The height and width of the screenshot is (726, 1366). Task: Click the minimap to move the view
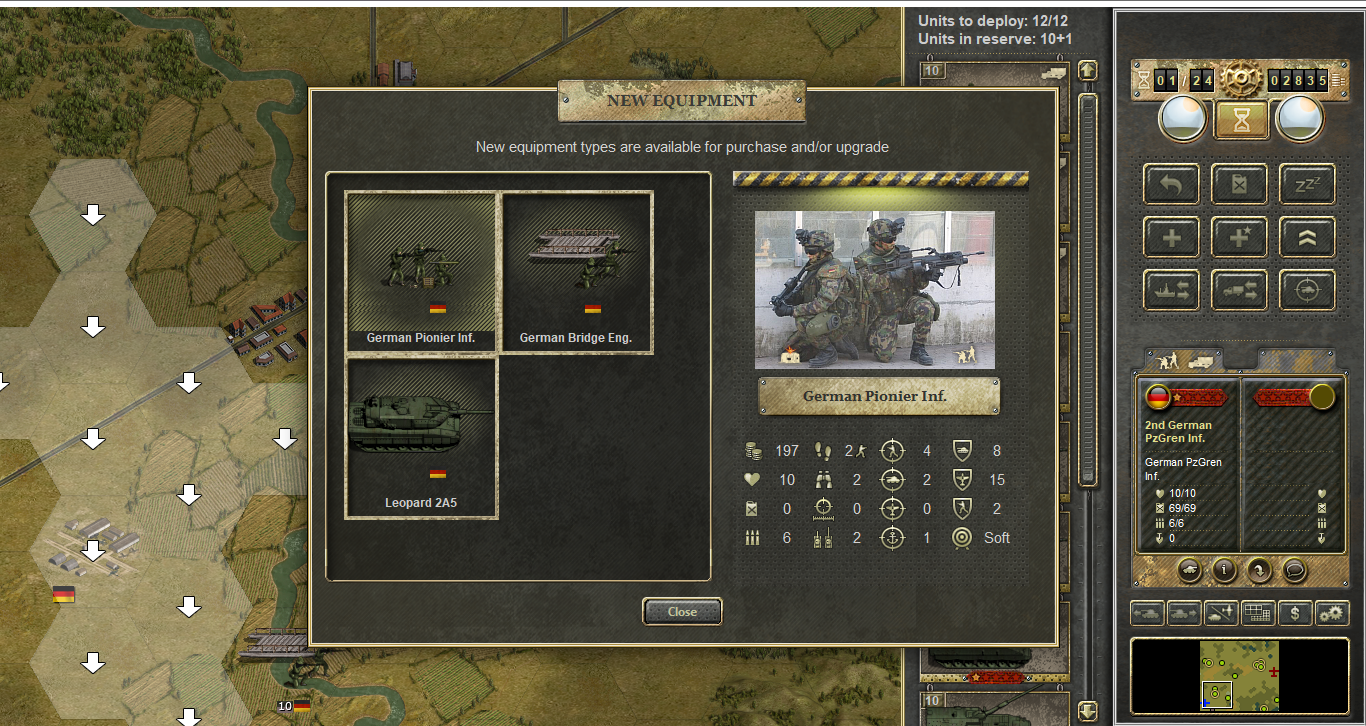point(1240,676)
